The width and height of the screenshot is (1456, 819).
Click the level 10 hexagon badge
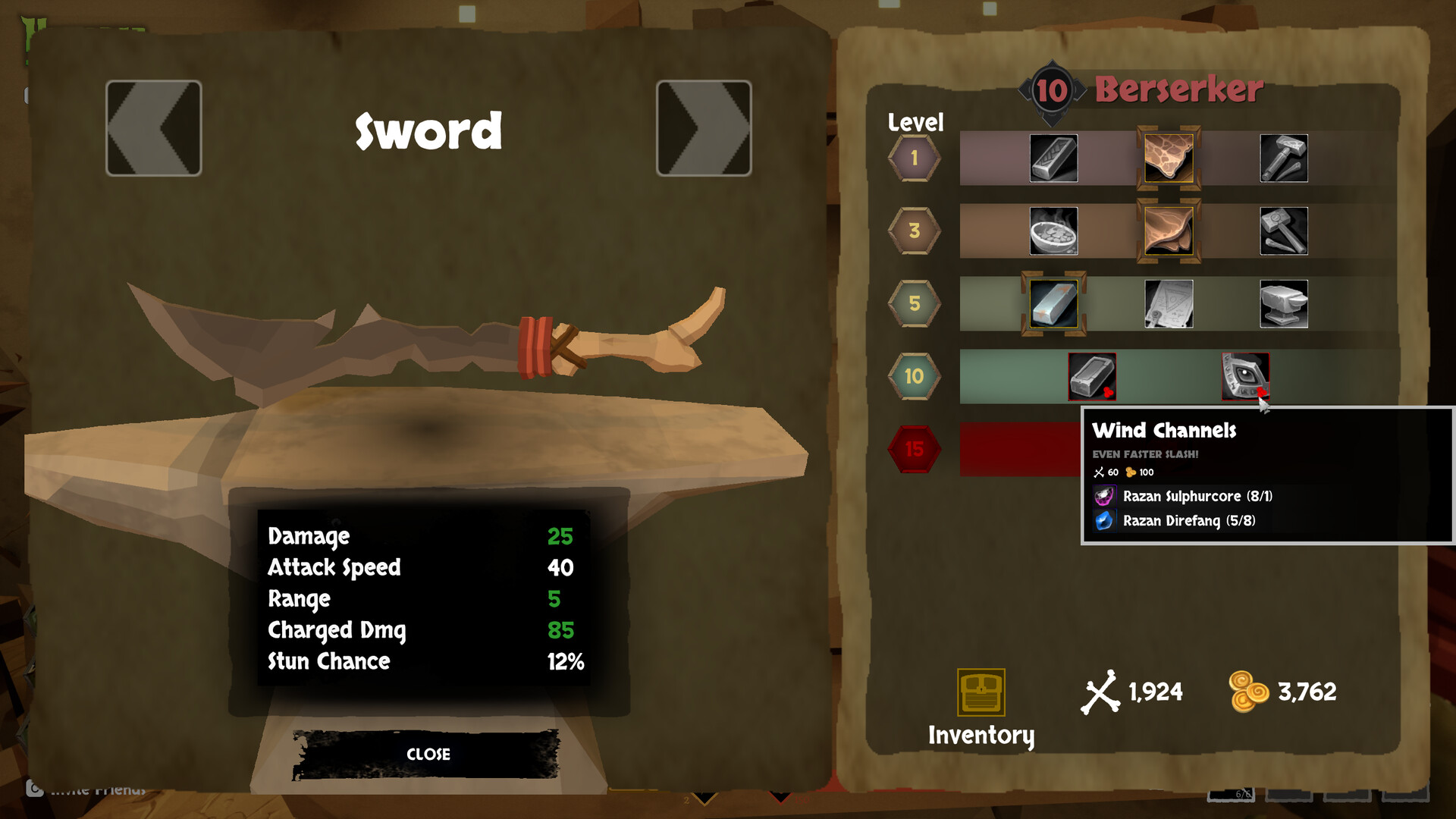click(914, 375)
